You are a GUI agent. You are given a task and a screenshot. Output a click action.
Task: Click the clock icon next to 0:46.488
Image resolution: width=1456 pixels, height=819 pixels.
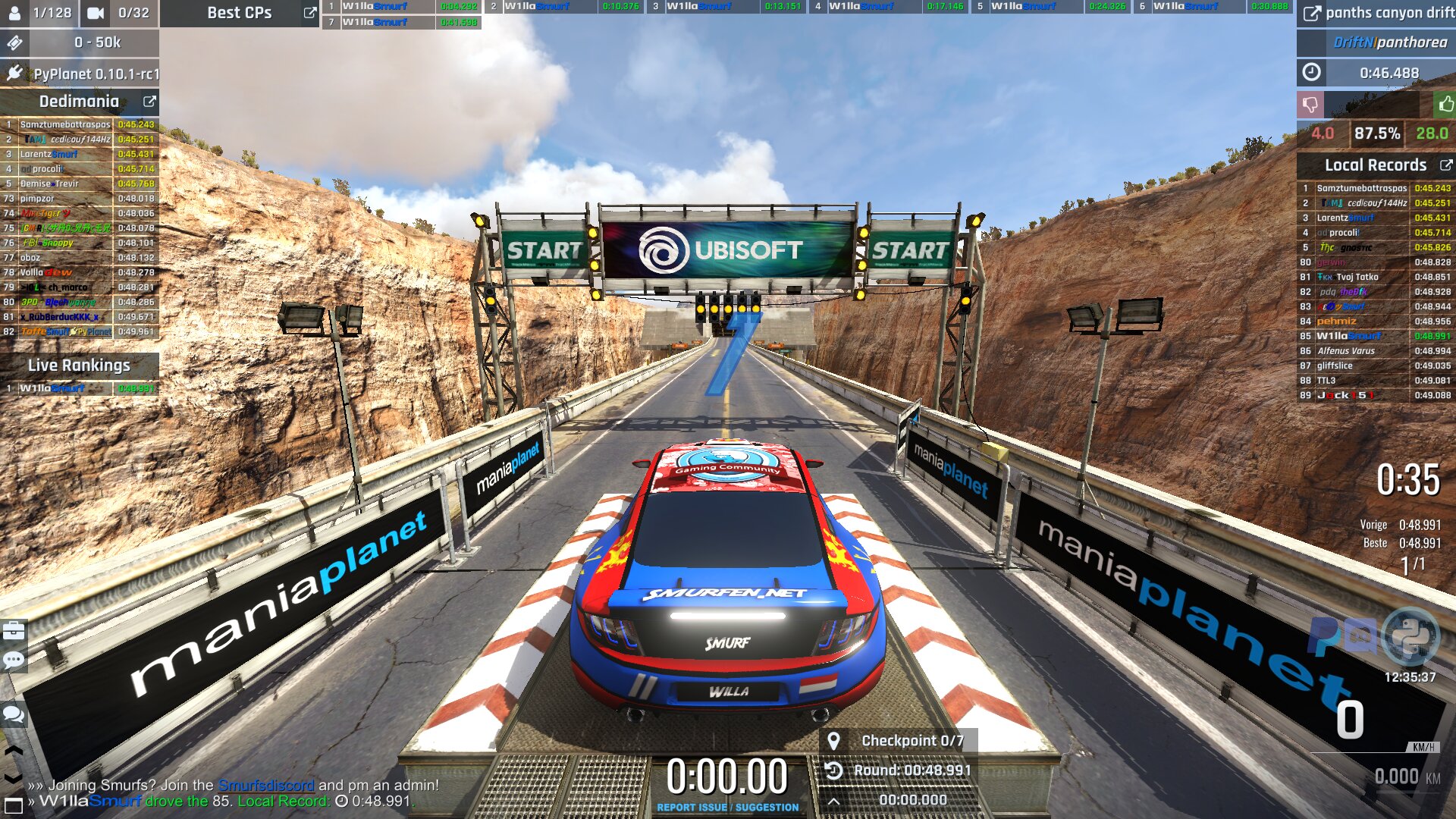pyautogui.click(x=1311, y=74)
